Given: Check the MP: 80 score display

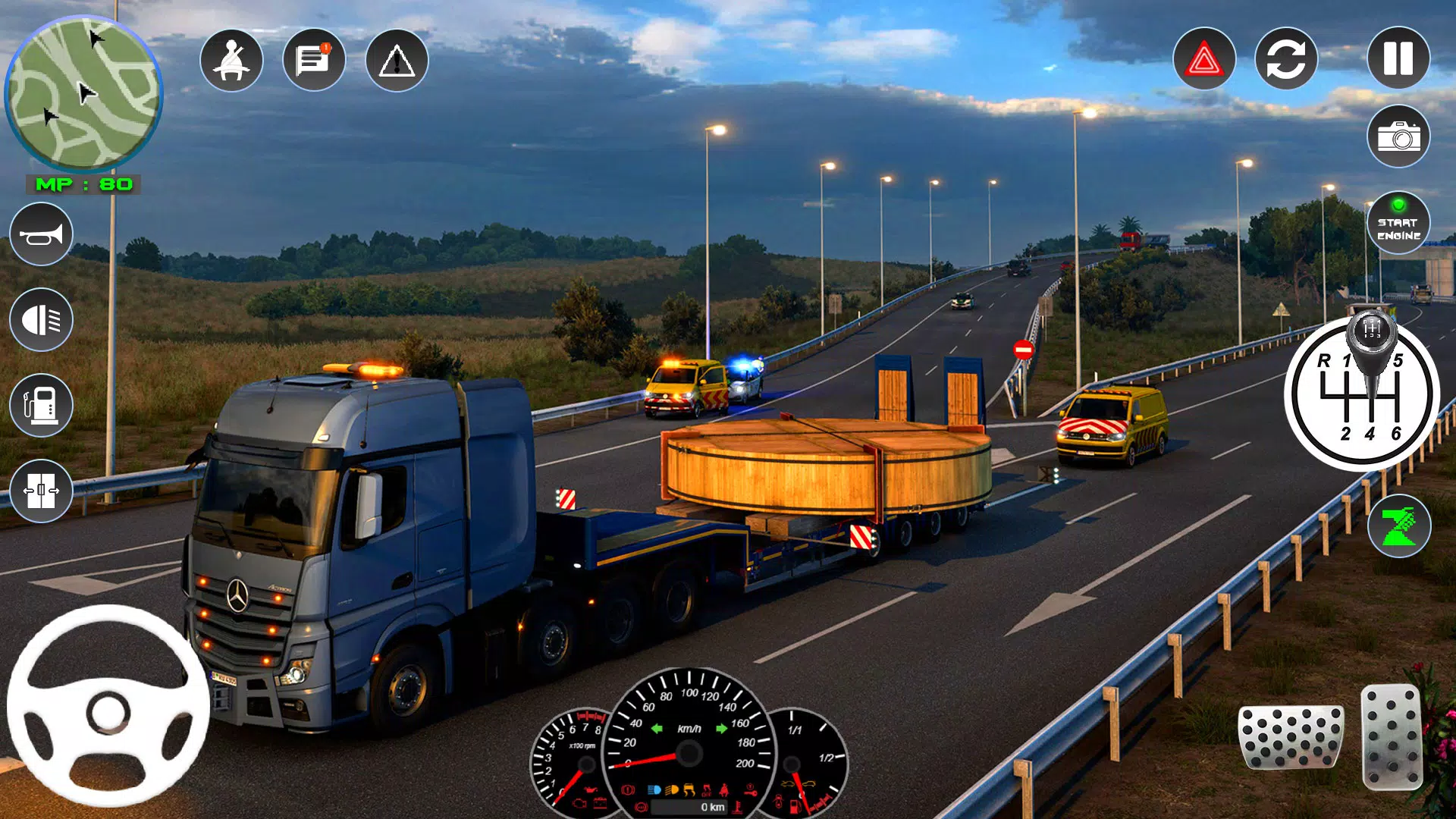Looking at the screenshot, I should click(x=83, y=183).
